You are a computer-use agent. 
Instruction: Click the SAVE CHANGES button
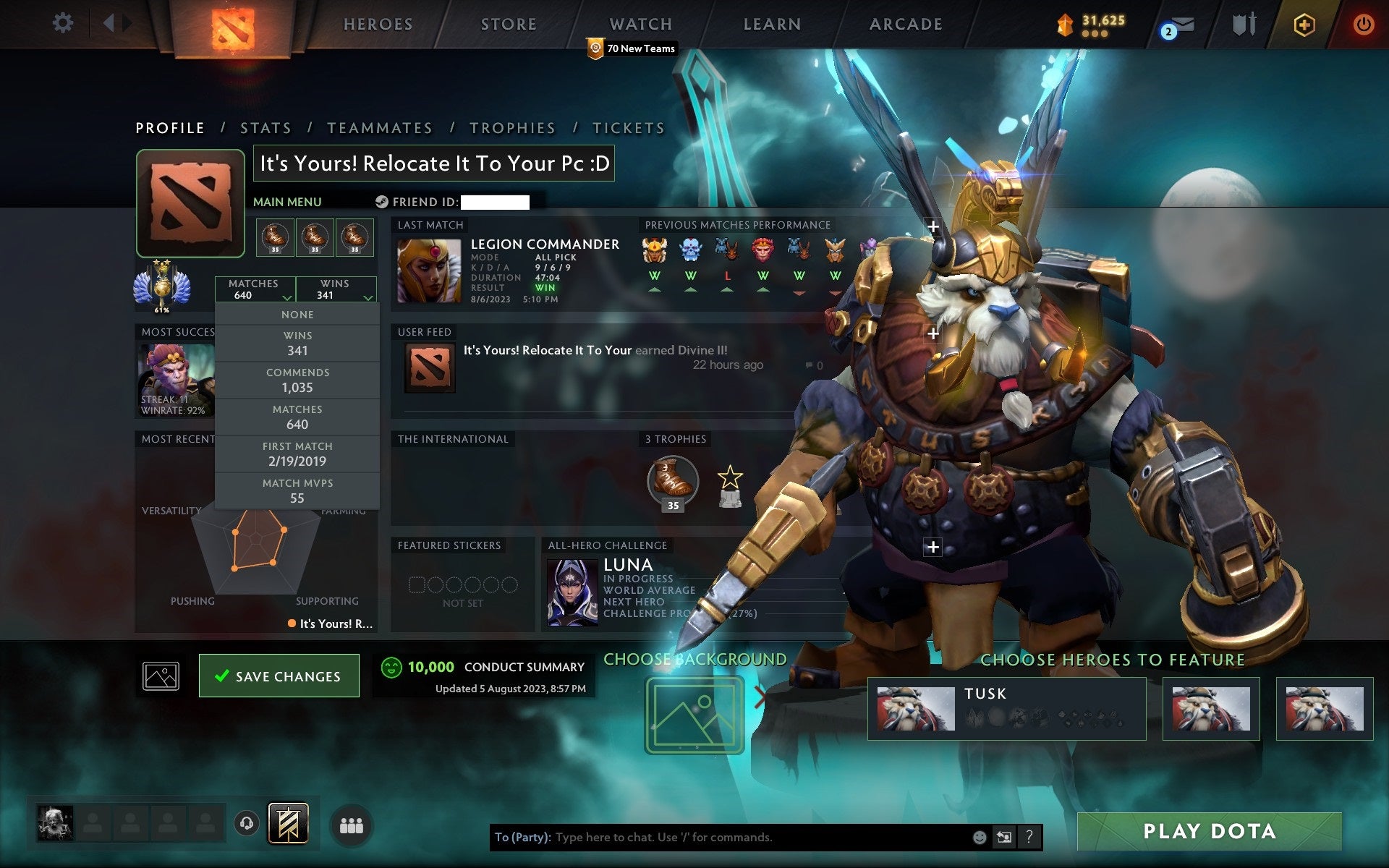tap(279, 676)
